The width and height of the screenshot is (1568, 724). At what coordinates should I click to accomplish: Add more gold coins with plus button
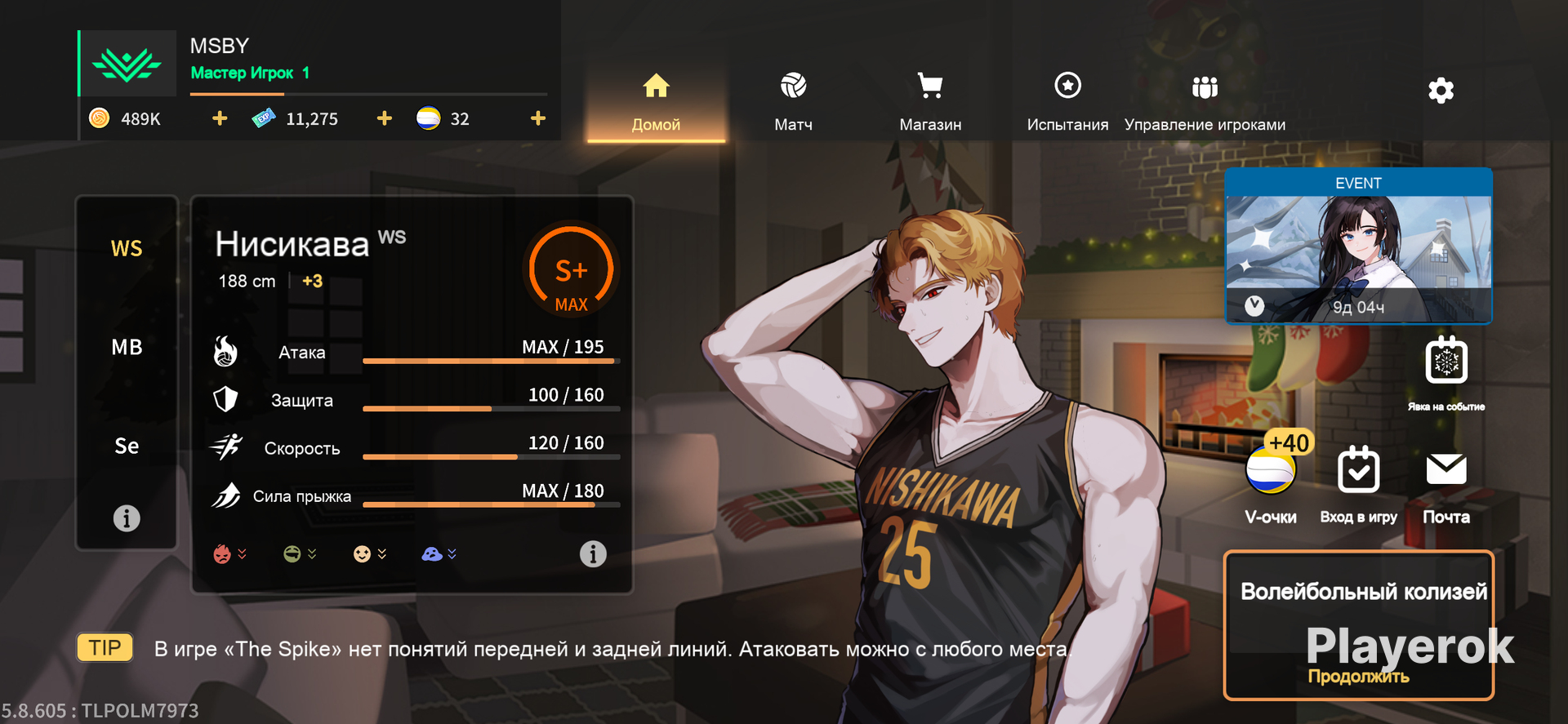pos(220,119)
